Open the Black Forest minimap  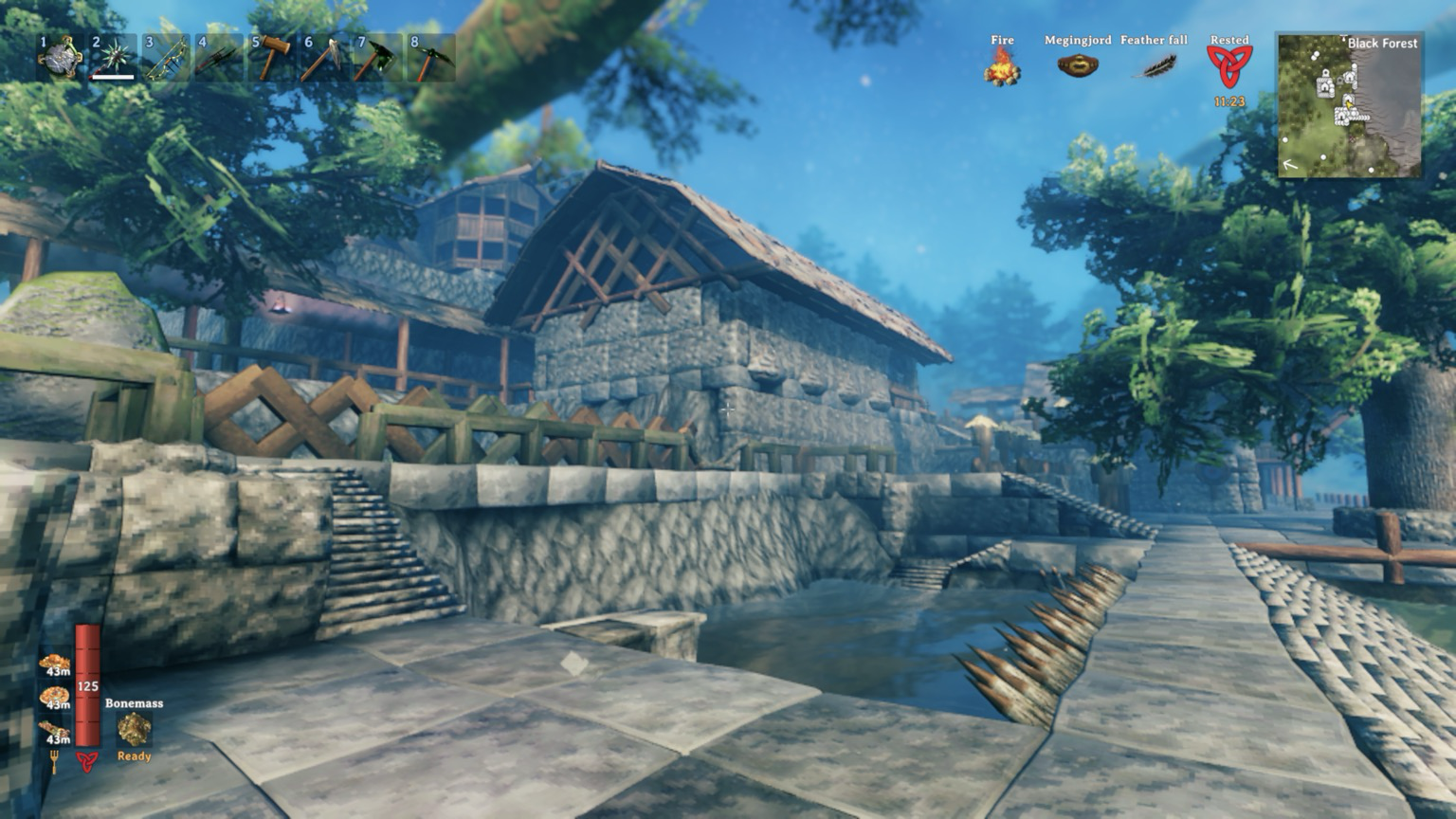click(x=1350, y=105)
